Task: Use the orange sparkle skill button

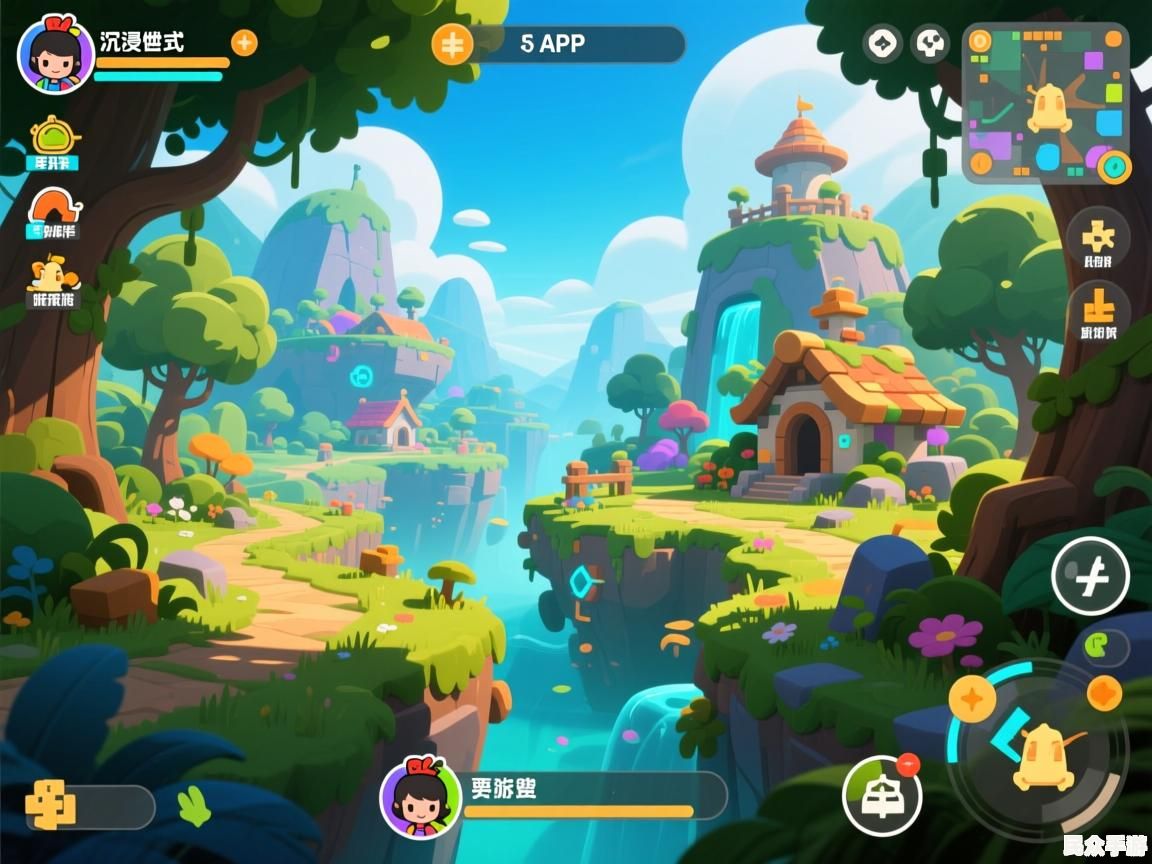Action: (971, 697)
